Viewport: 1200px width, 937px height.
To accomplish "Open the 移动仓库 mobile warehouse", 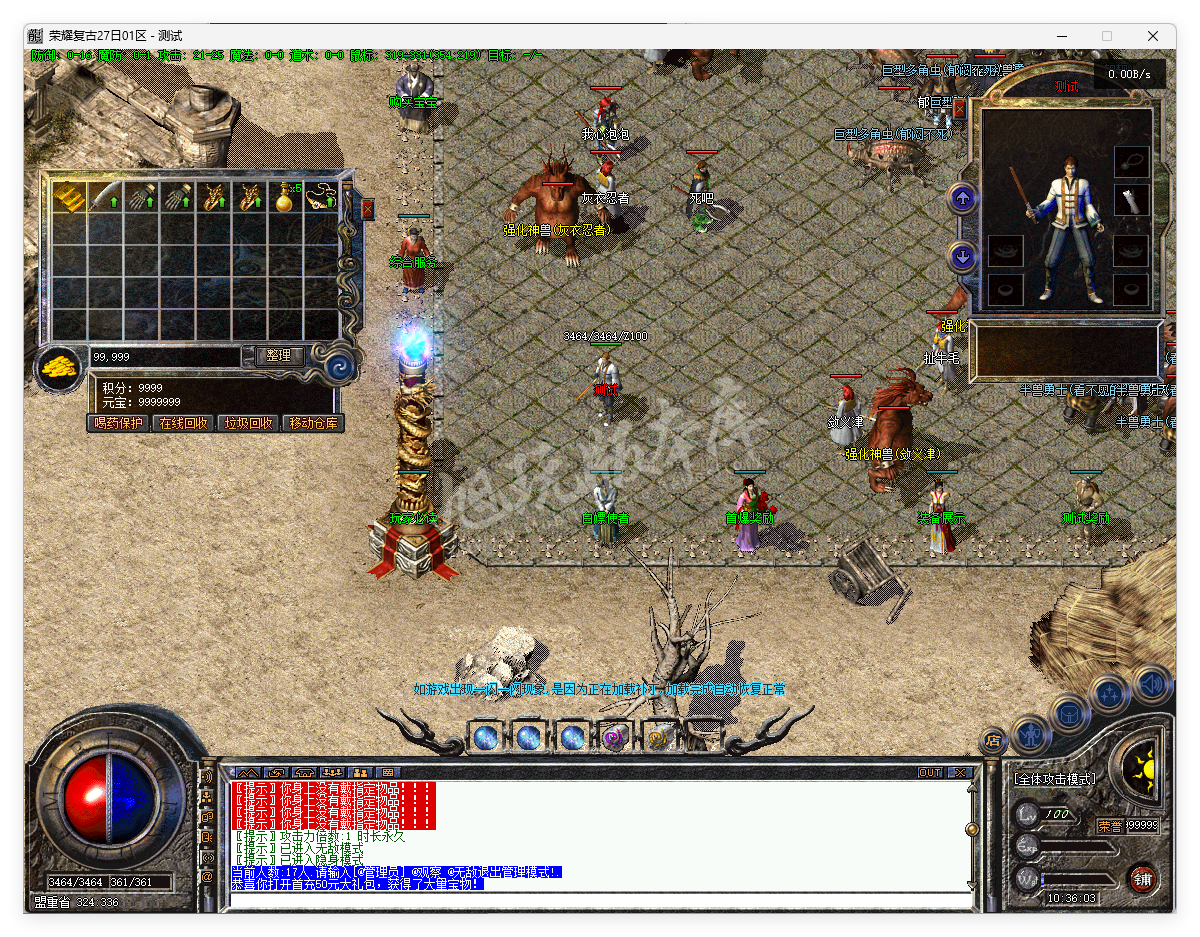I will pos(313,423).
